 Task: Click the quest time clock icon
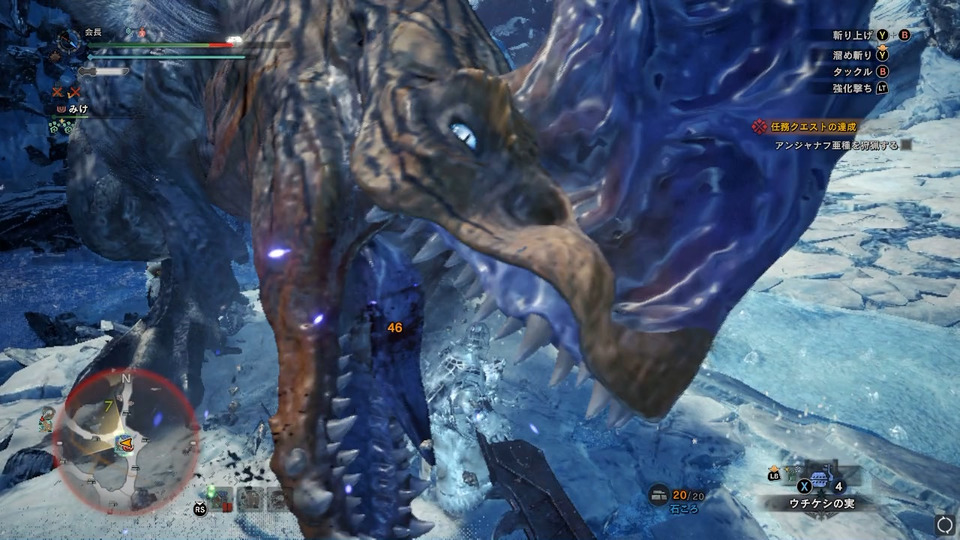click(x=68, y=41)
